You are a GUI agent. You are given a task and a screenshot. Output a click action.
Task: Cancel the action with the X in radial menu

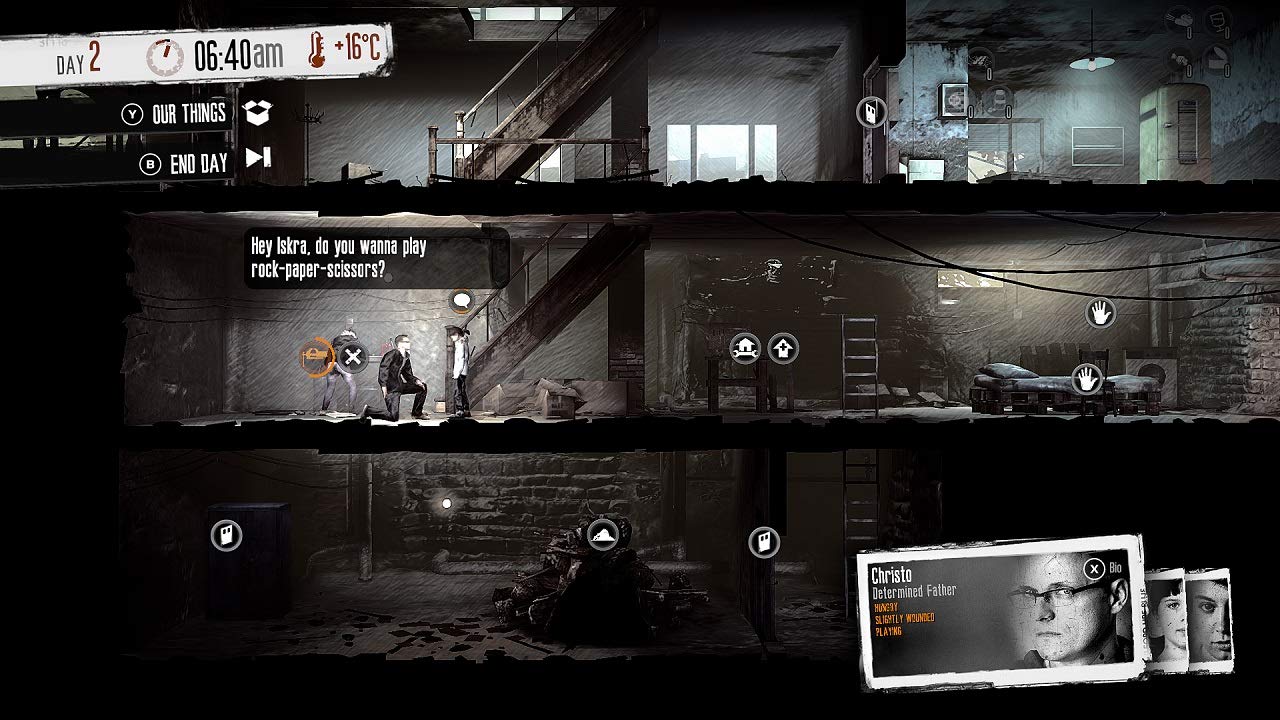(355, 358)
